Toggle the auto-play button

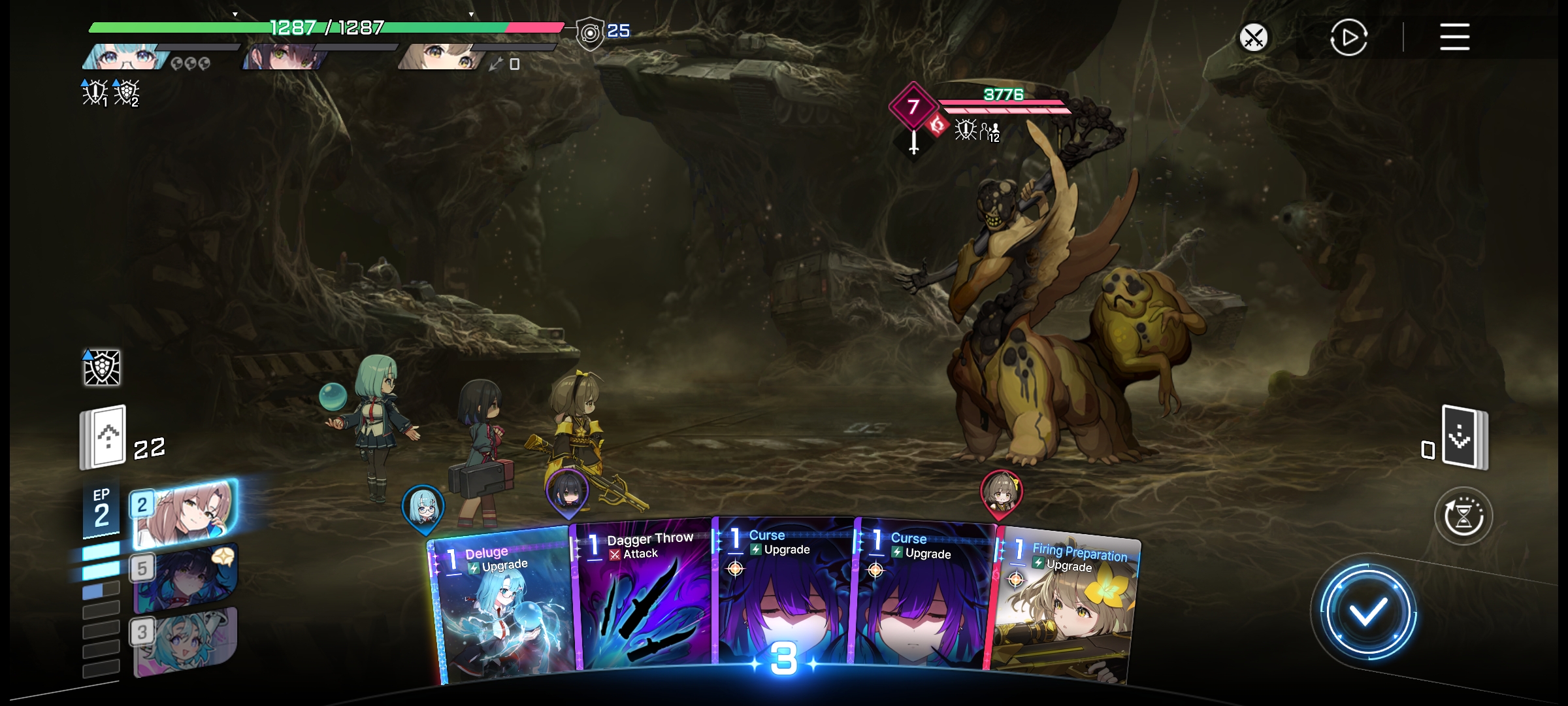click(1348, 38)
